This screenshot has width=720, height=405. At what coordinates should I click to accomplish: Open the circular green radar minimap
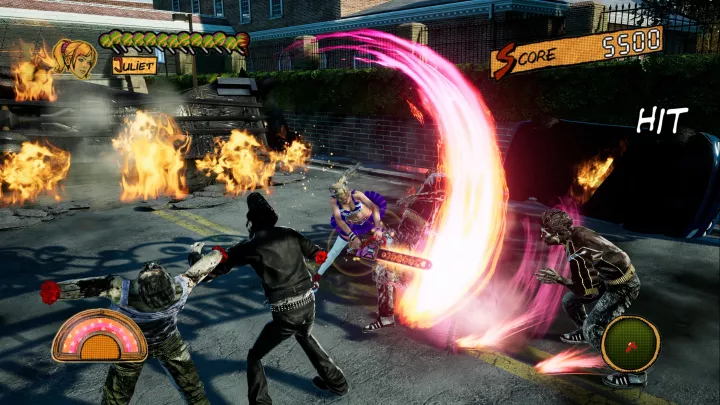pyautogui.click(x=630, y=344)
